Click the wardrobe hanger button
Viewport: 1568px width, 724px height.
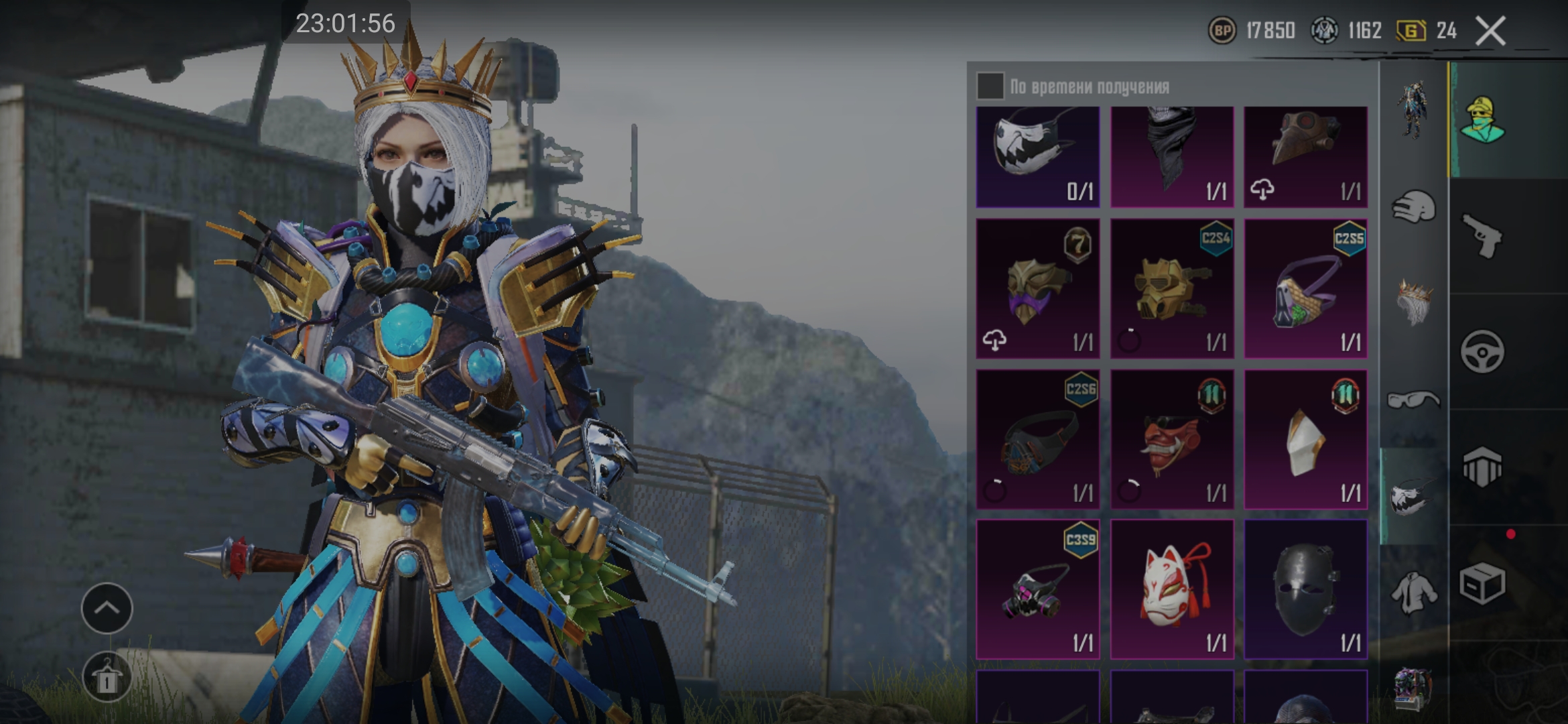(107, 678)
